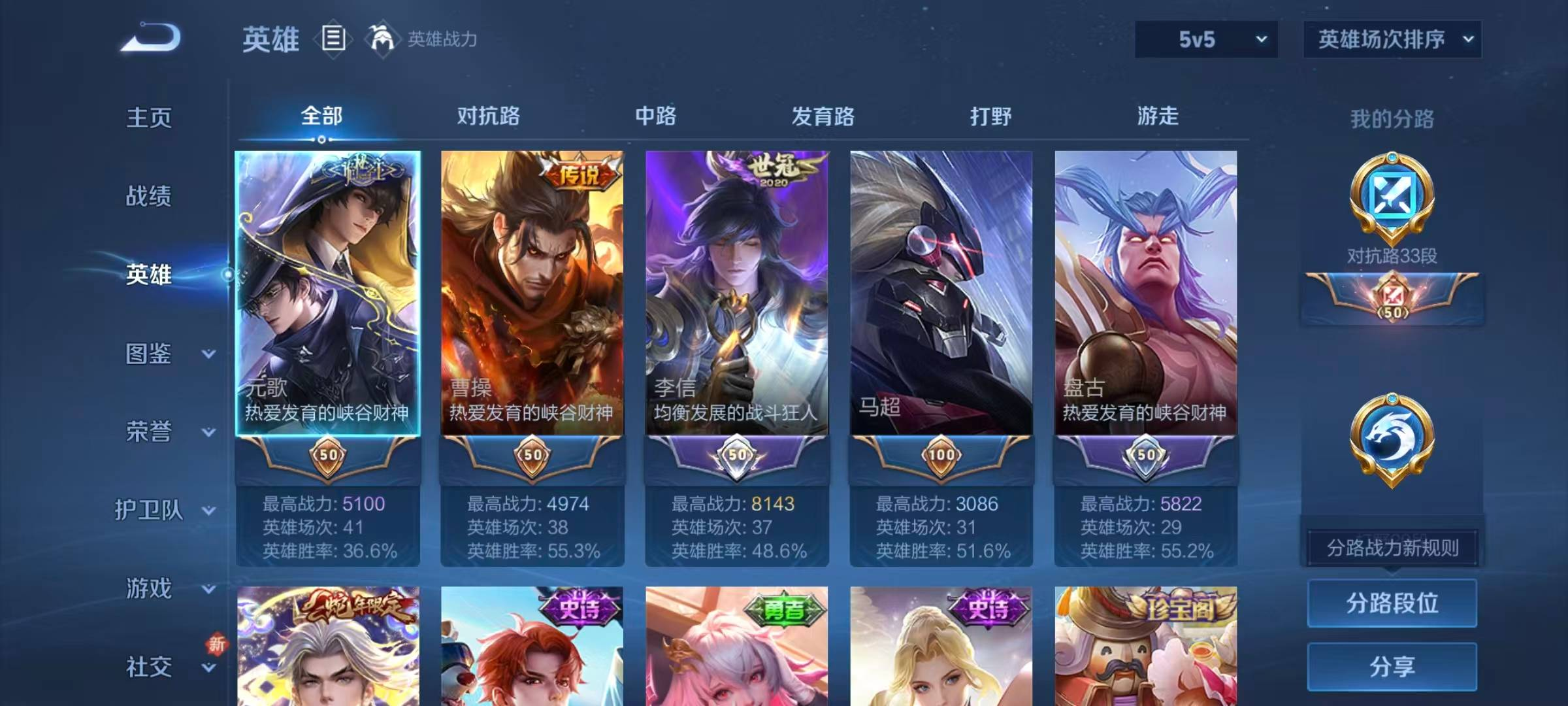Open the 英雄场次排序 sorting dropdown
The width and height of the screenshot is (1568, 706).
pos(1392,39)
